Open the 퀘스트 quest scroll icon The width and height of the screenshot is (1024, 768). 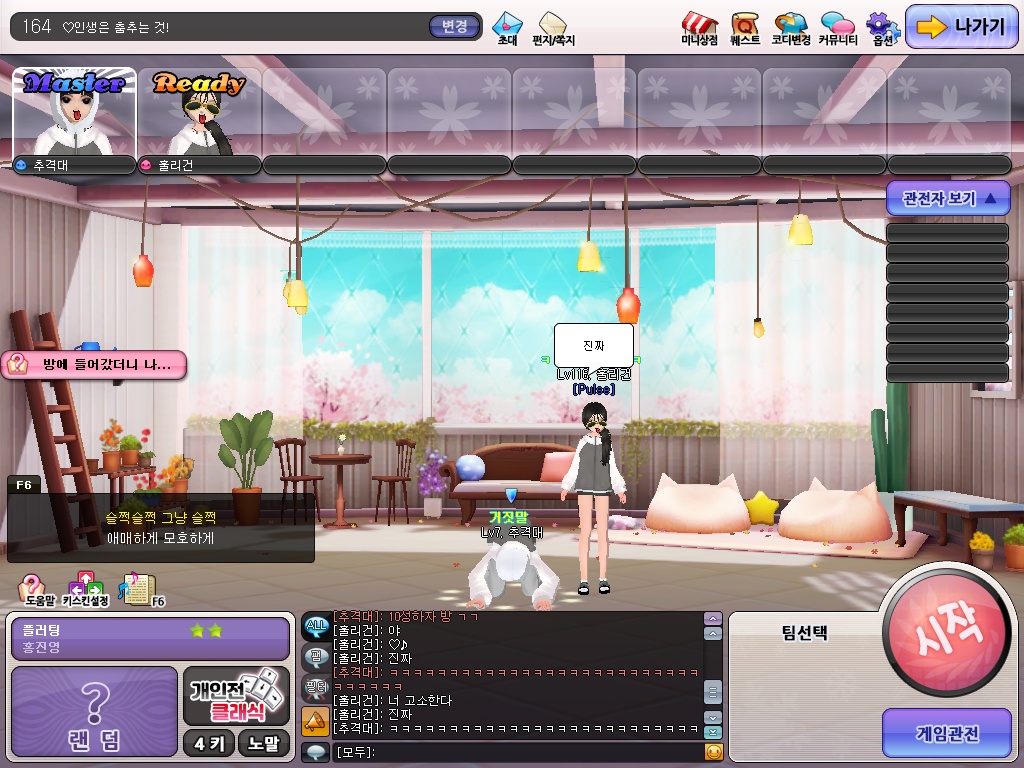[x=744, y=28]
